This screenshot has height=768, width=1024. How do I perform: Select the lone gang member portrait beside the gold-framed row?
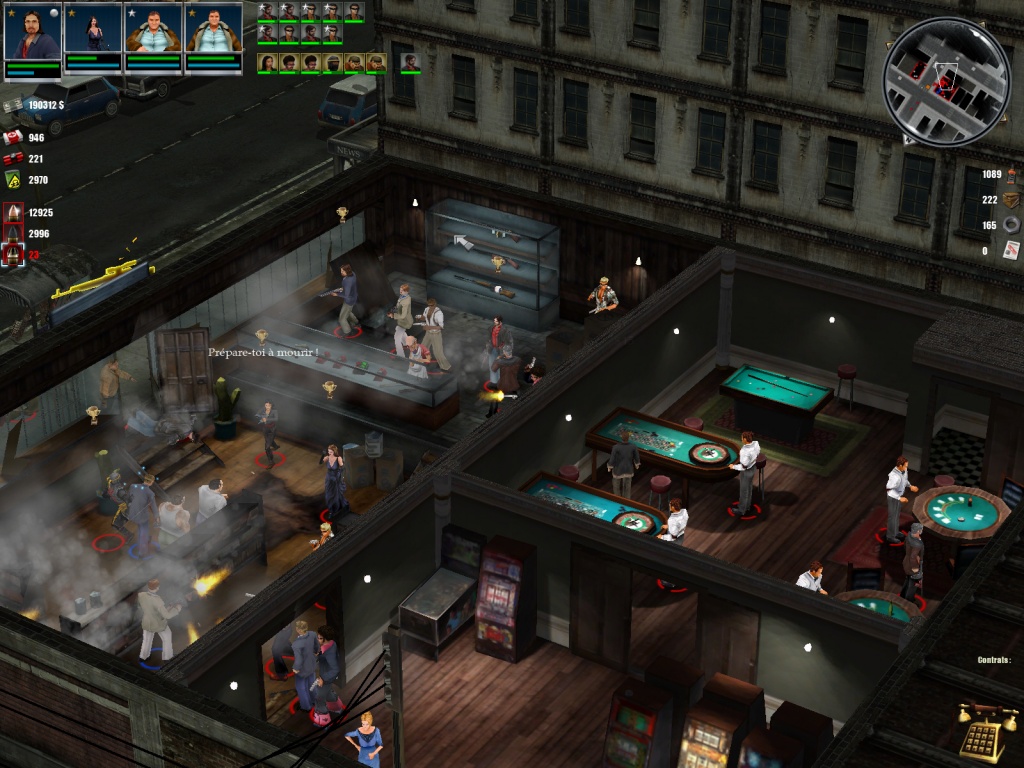[x=410, y=63]
